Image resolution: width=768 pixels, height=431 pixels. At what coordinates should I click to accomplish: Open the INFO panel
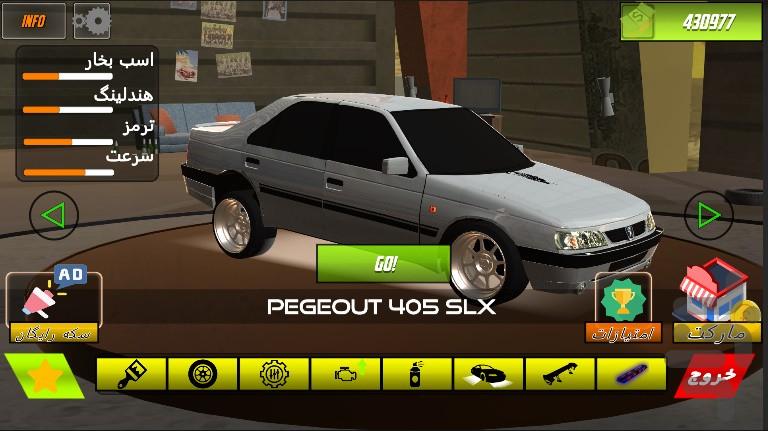coord(34,19)
